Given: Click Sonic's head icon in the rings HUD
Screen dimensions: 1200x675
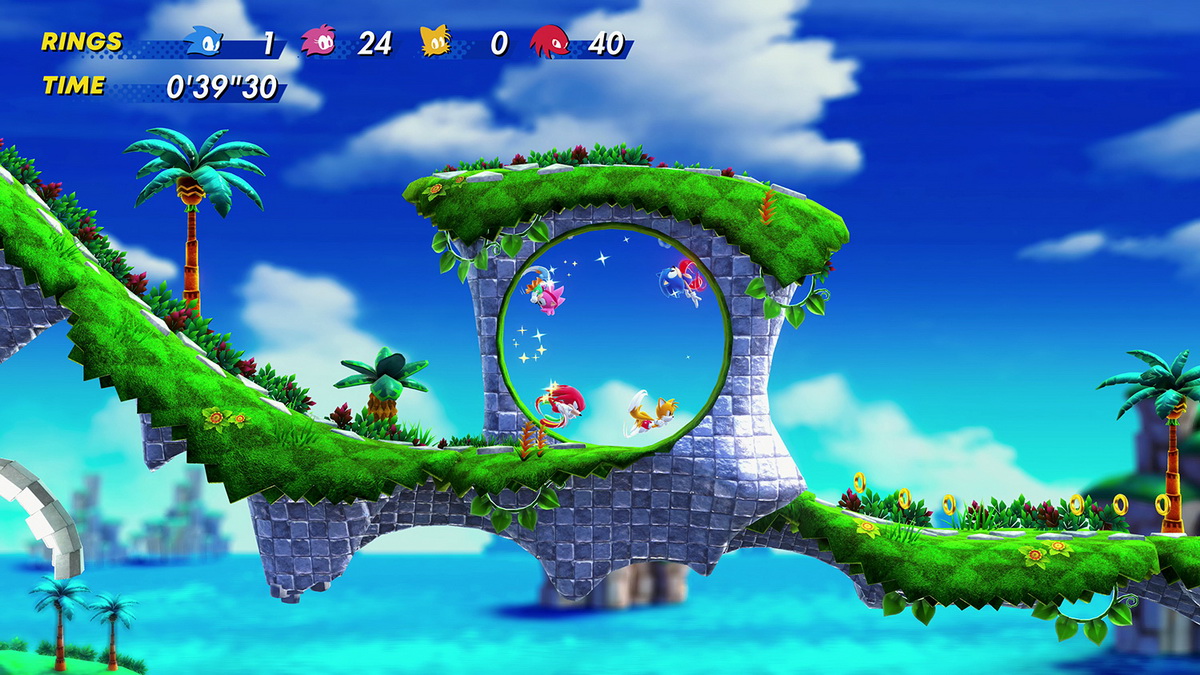Looking at the screenshot, I should click(204, 42).
